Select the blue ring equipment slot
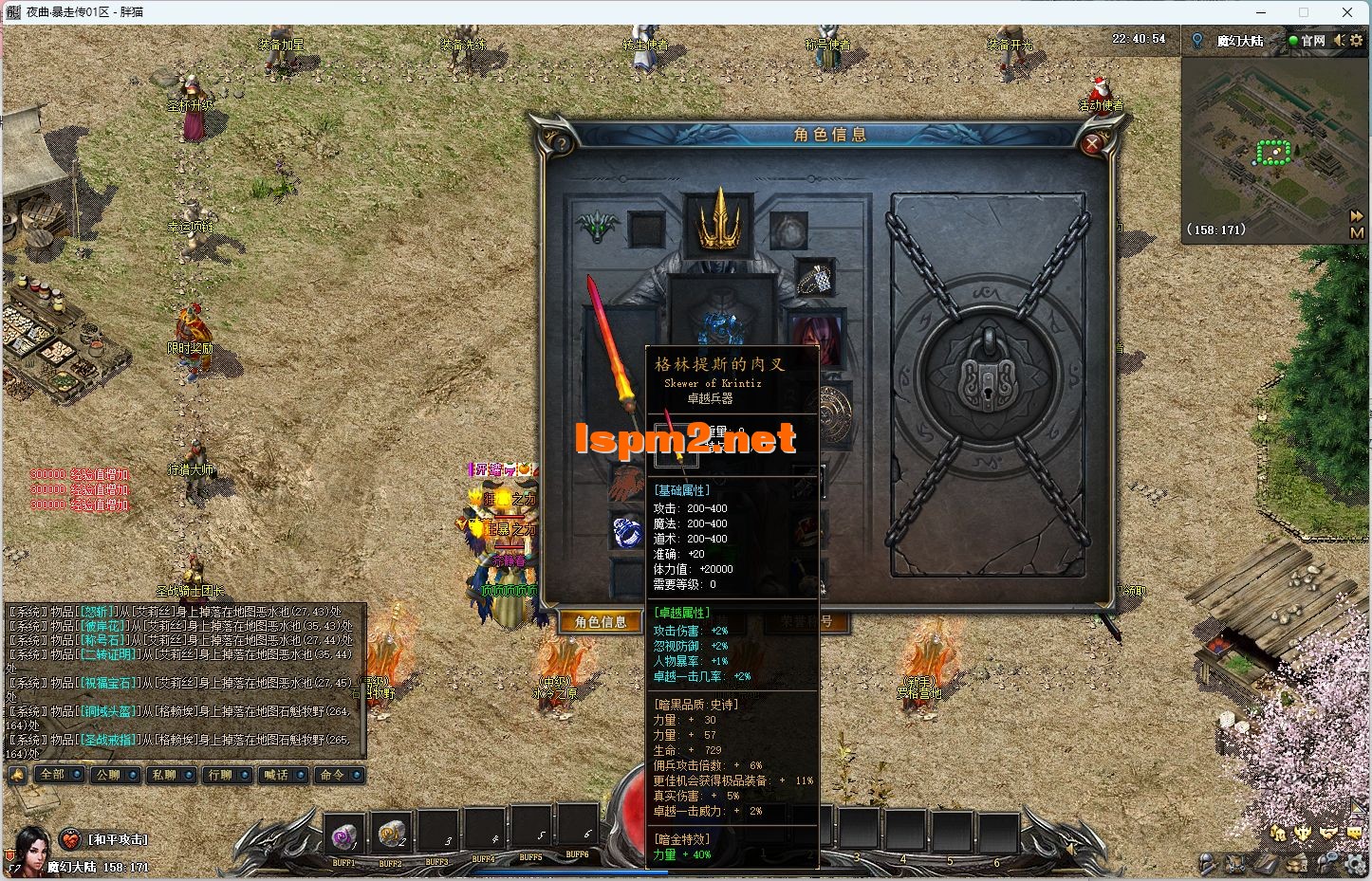 click(x=627, y=532)
